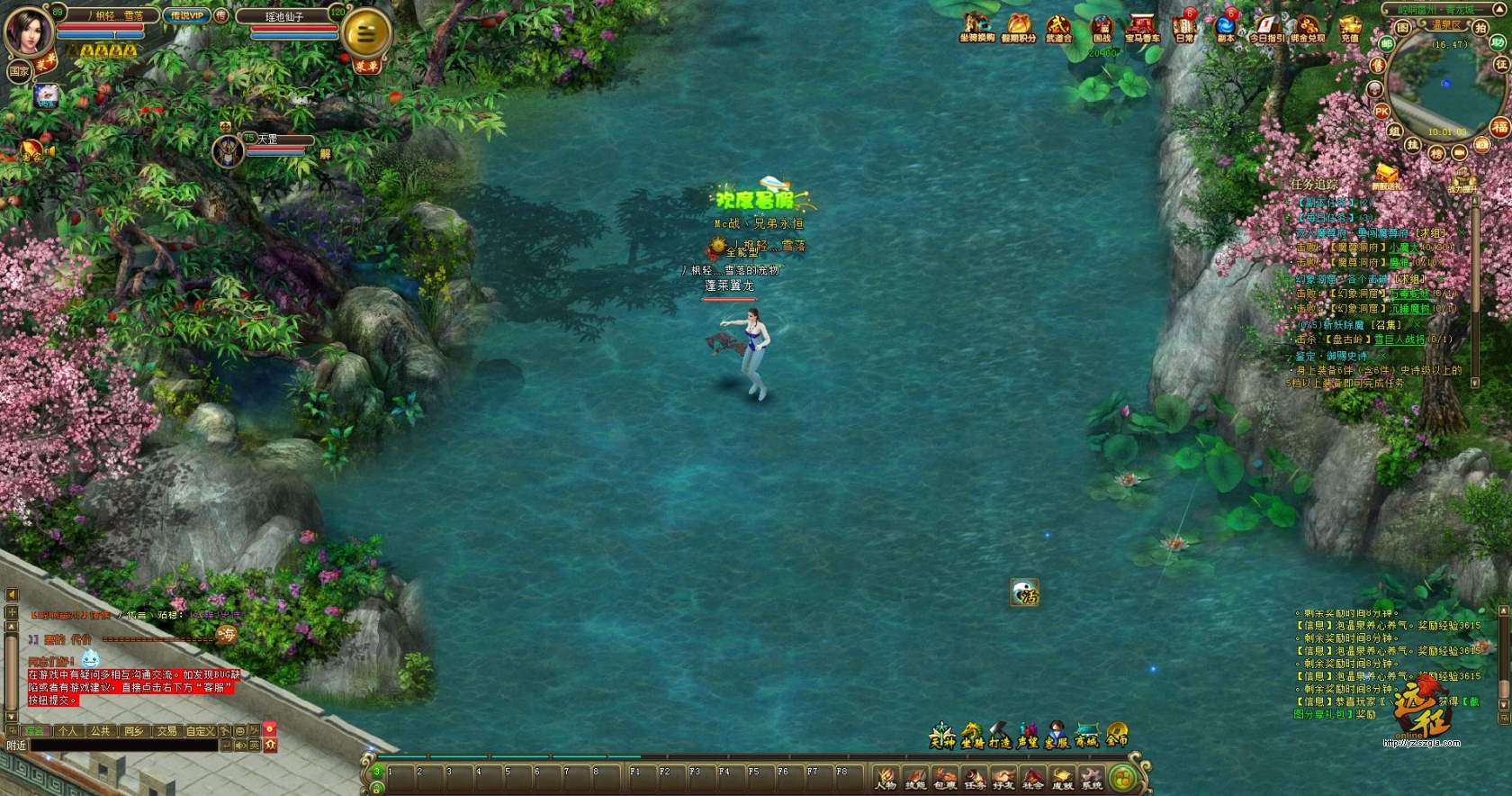Contact 客服 customer service
Viewport: 1512px width, 796px height.
point(1057,737)
